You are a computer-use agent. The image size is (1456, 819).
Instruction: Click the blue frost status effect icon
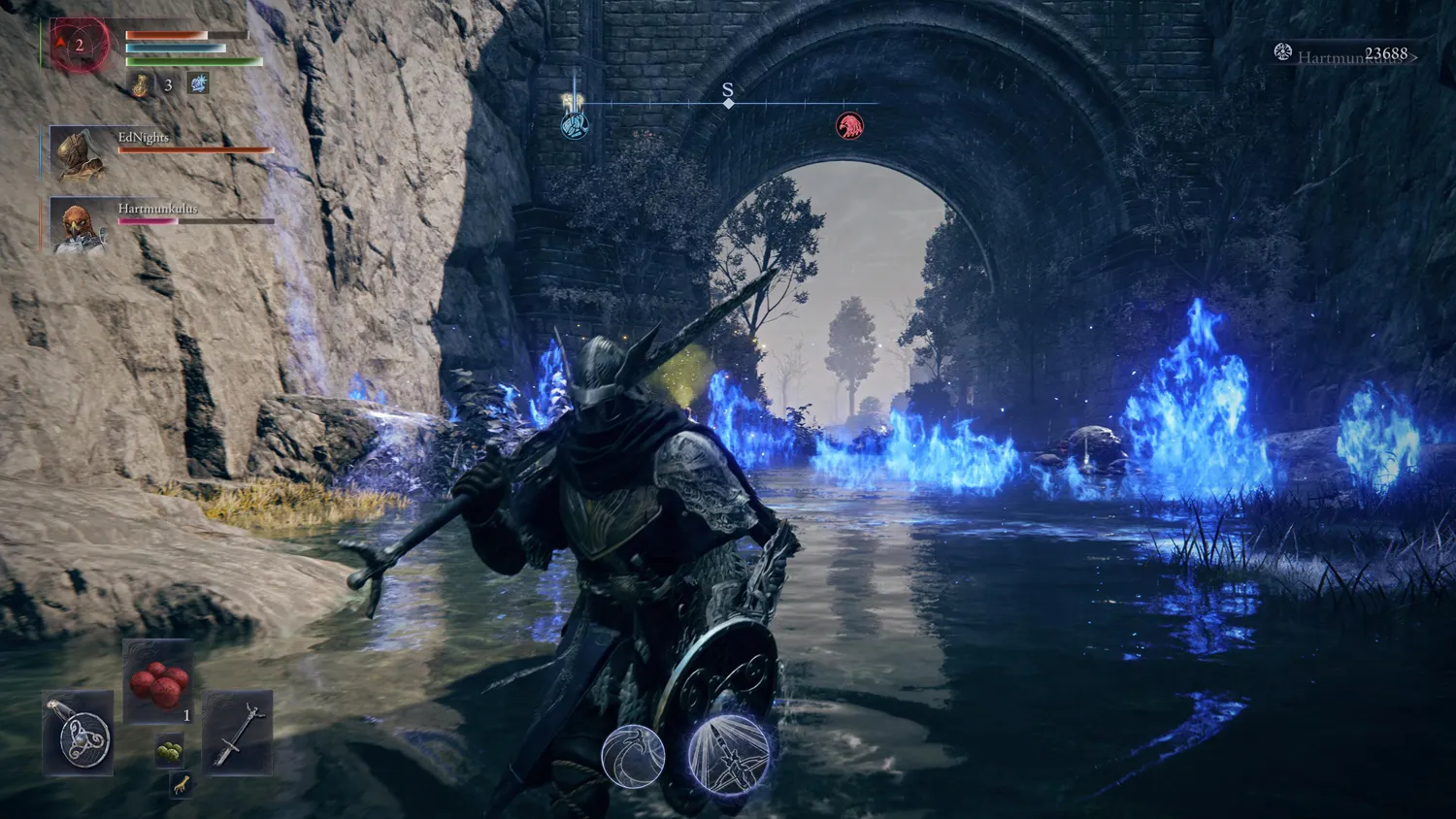point(198,83)
